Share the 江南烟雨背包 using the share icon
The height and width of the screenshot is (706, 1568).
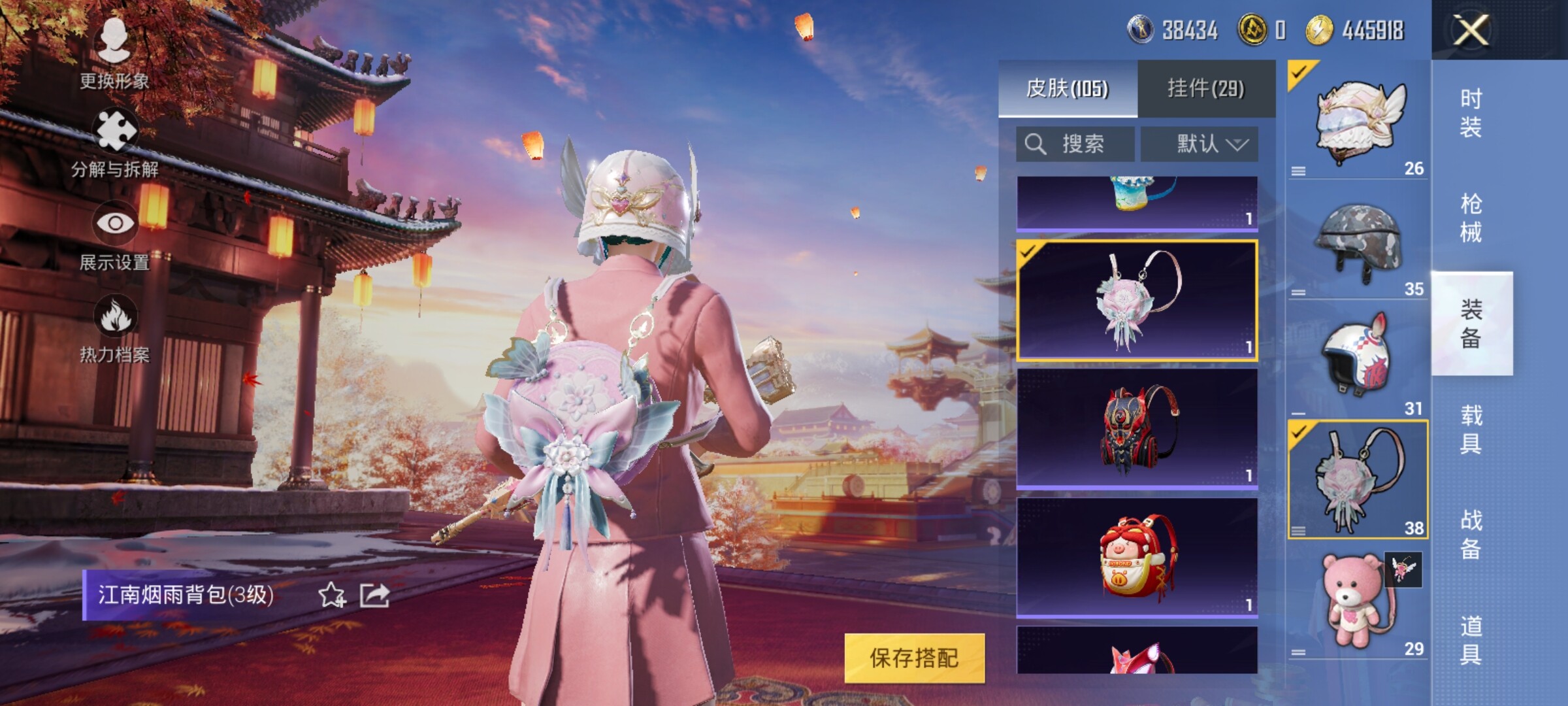tap(375, 595)
